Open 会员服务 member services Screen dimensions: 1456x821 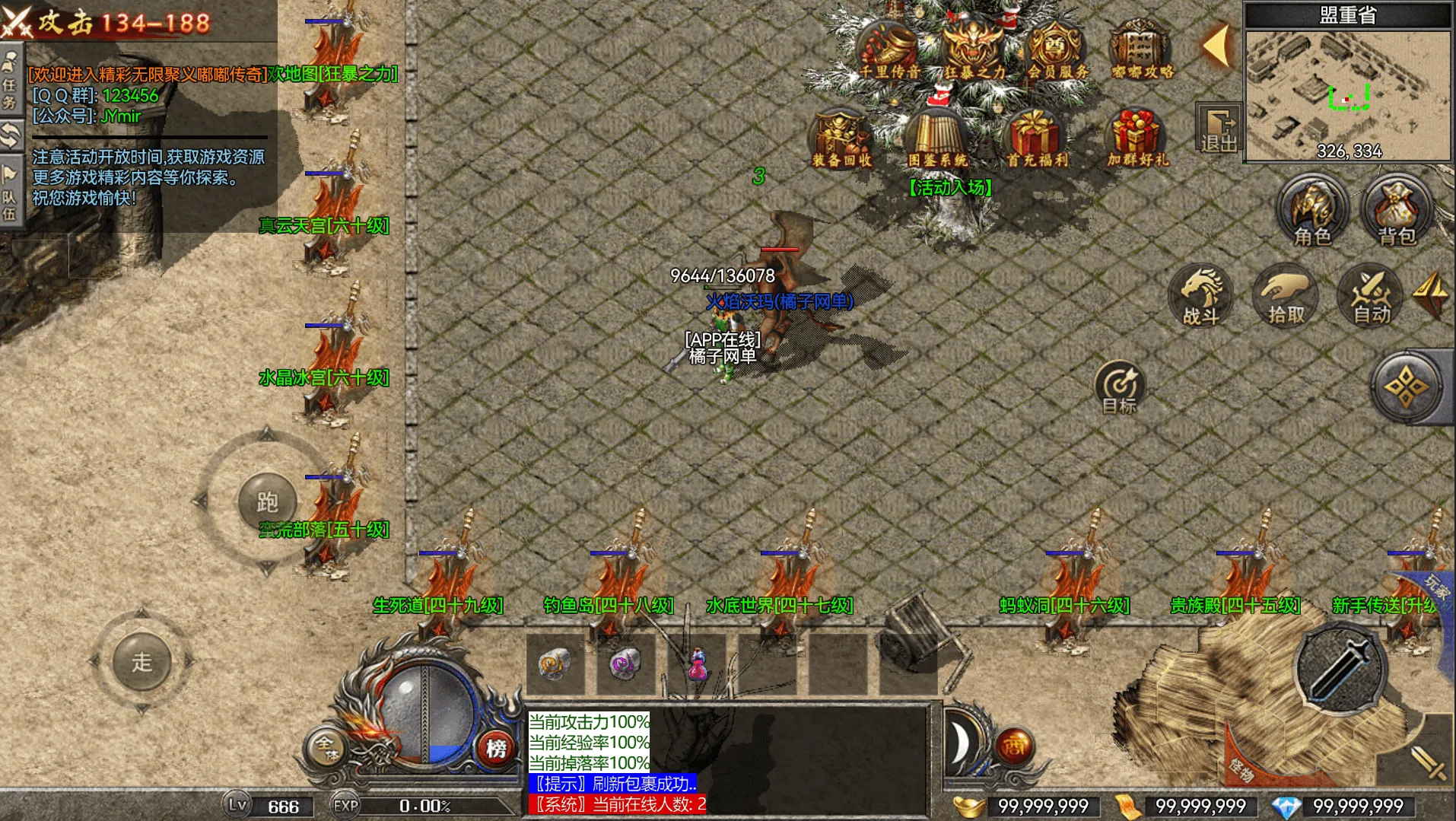coord(1057,49)
